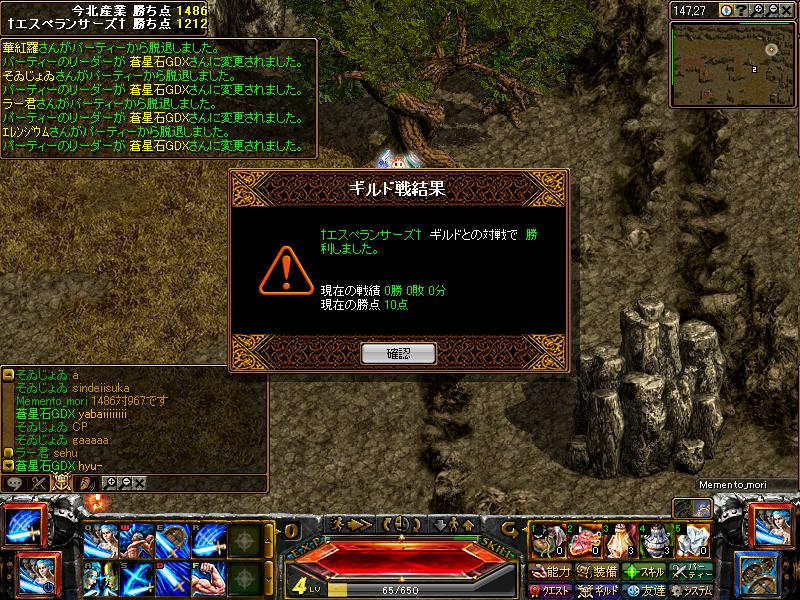
Task: Select the crossed-swords skill on hotkey S
Action: tap(135, 577)
